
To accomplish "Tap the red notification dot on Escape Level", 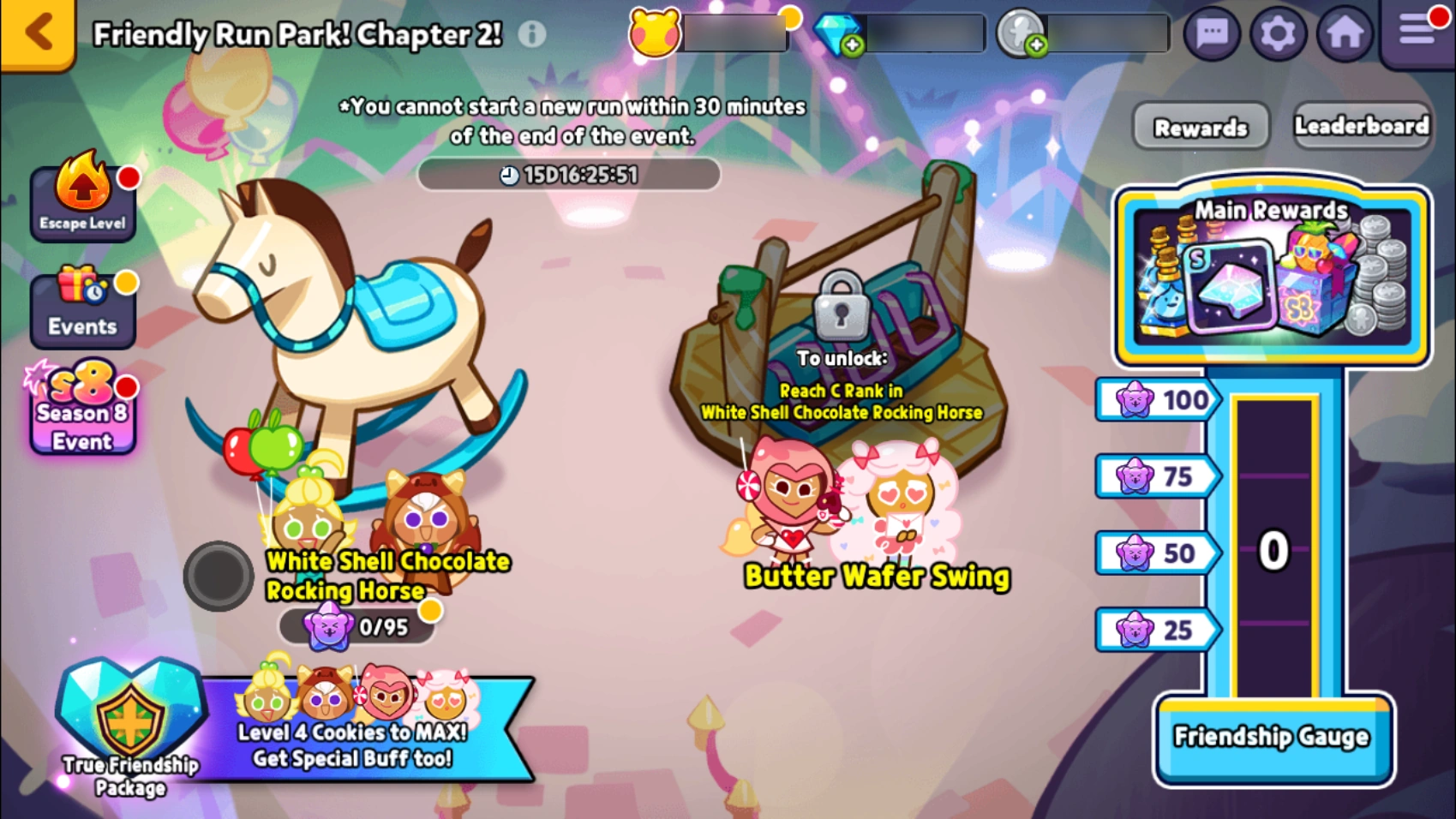I will [x=129, y=177].
